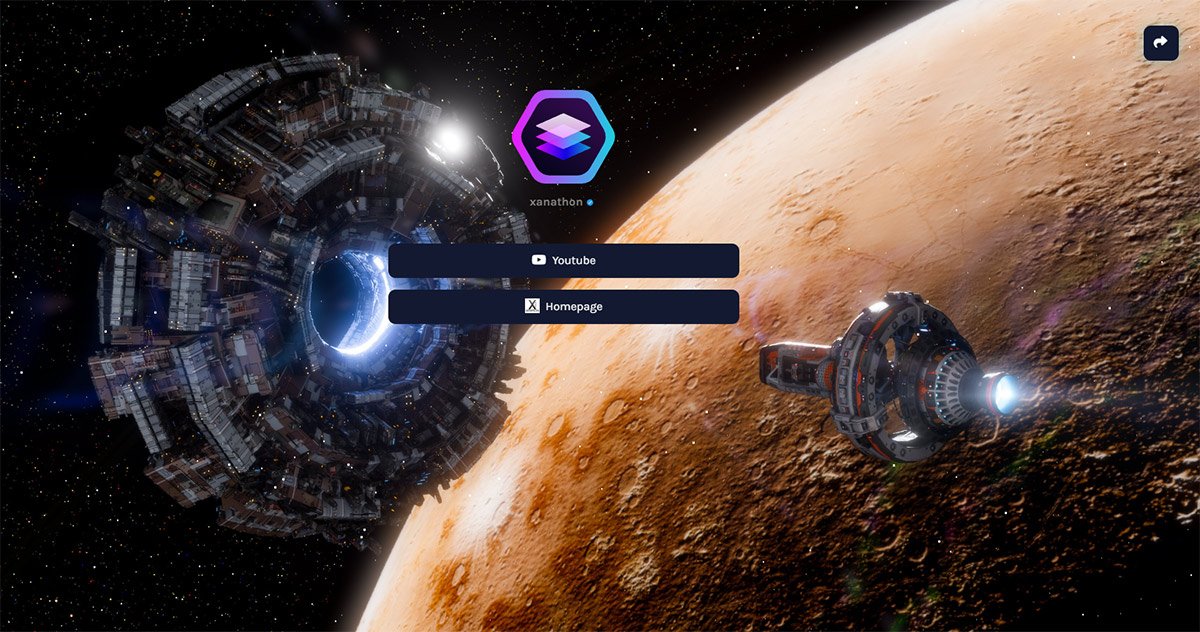Click the xanathon profile name

click(x=557, y=202)
